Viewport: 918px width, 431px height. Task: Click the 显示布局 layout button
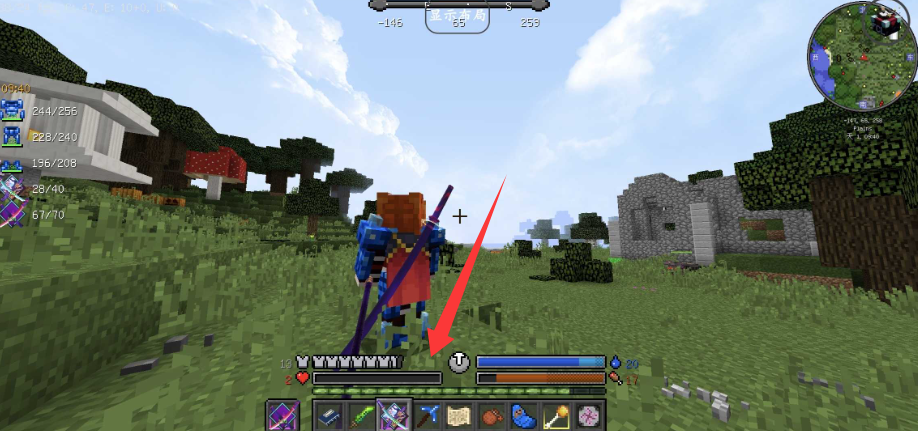[458, 16]
